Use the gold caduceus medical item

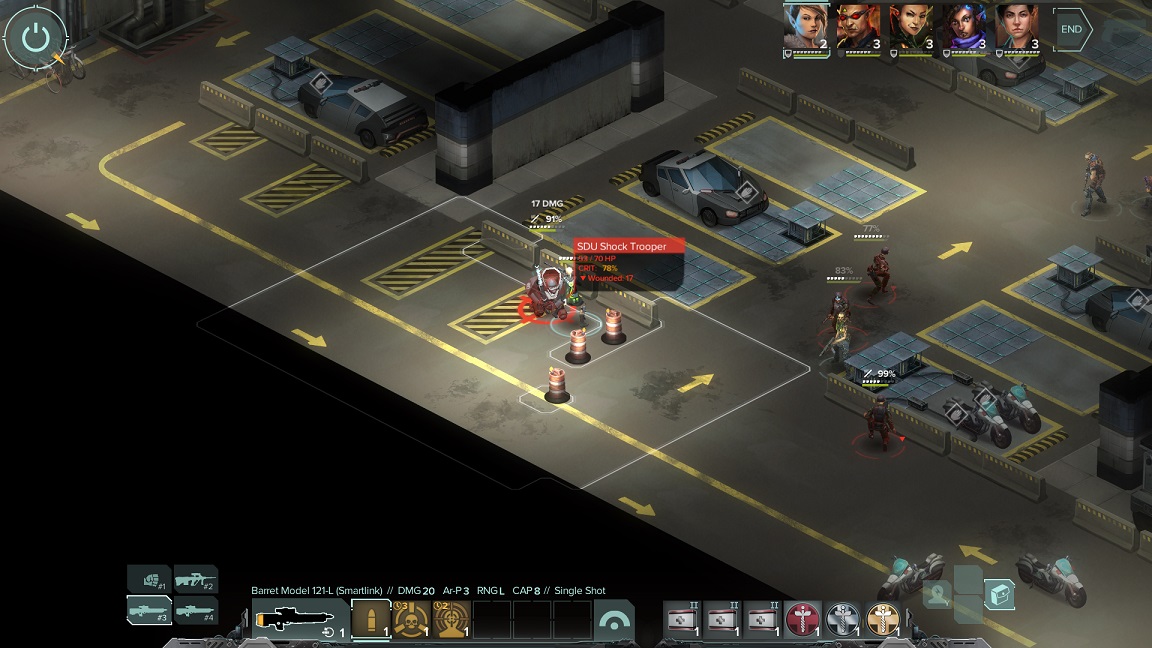(883, 620)
